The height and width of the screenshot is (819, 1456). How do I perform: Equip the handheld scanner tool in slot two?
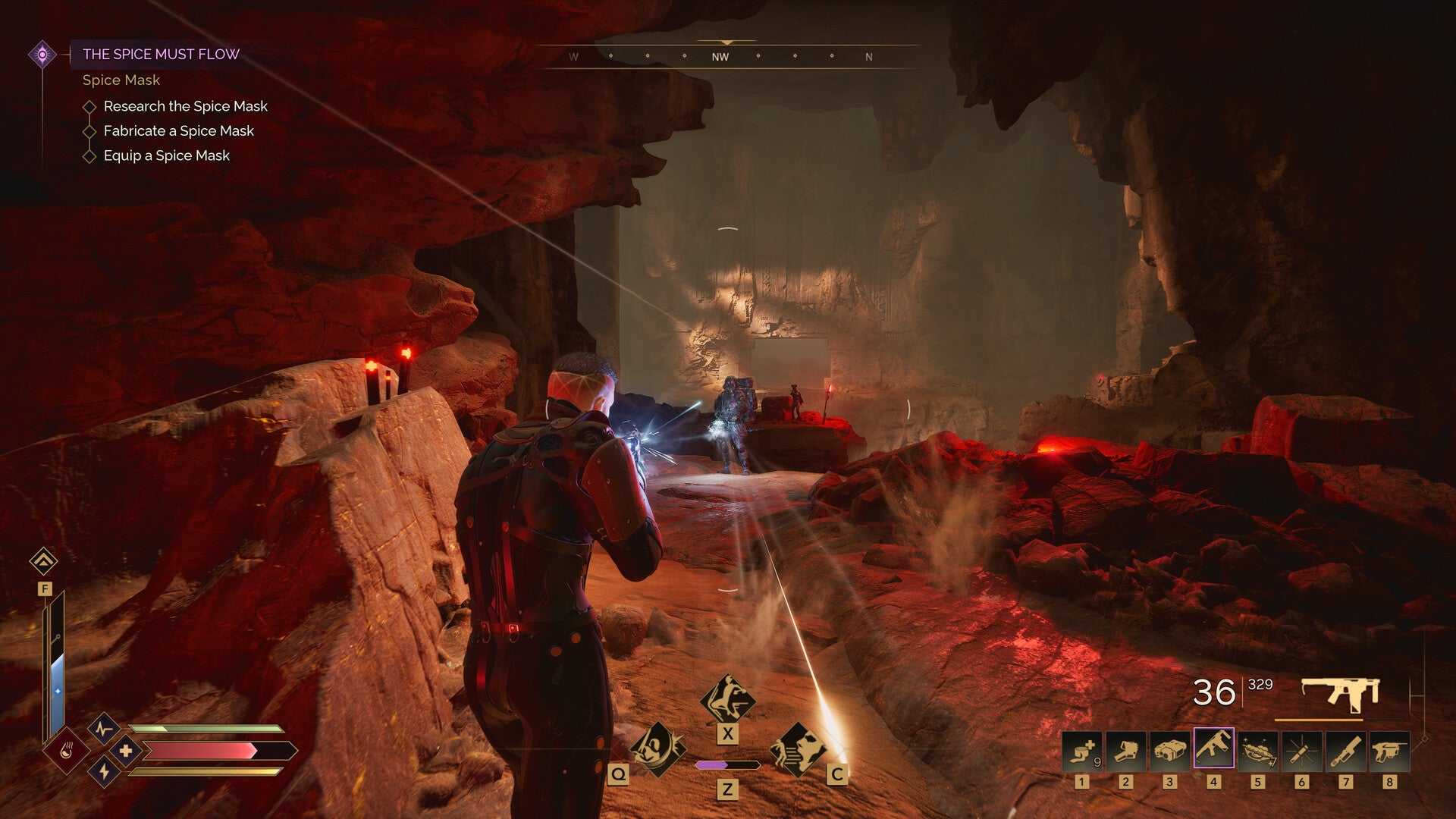click(1126, 751)
